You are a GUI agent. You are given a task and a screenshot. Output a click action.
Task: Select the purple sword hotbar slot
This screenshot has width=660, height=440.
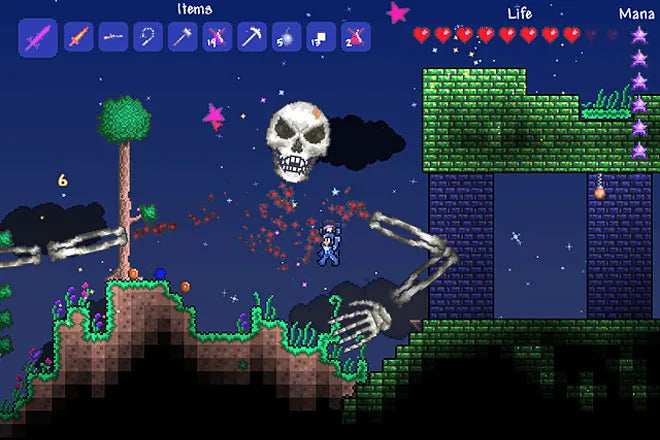(x=38, y=38)
